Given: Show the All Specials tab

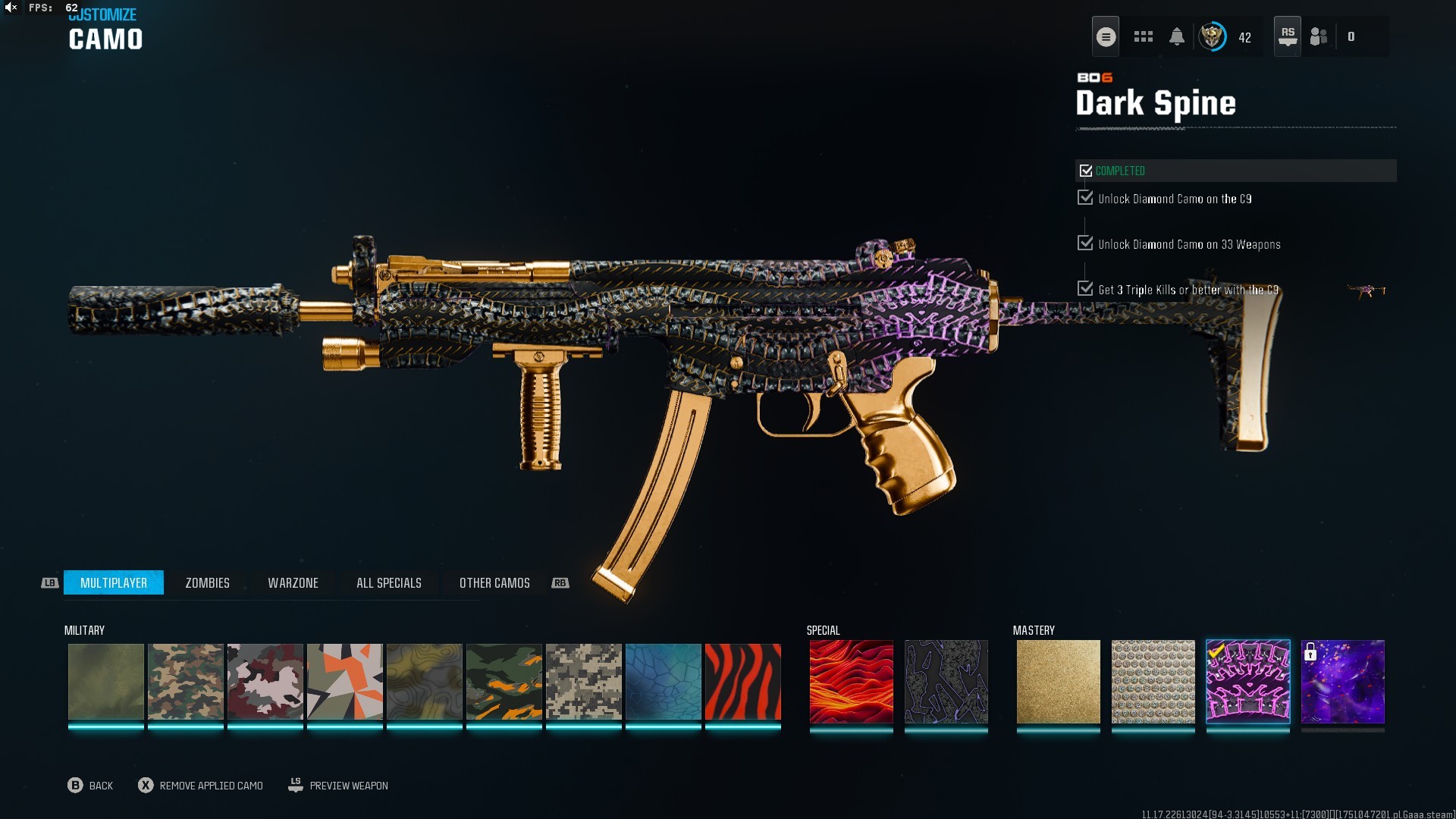Looking at the screenshot, I should (388, 582).
